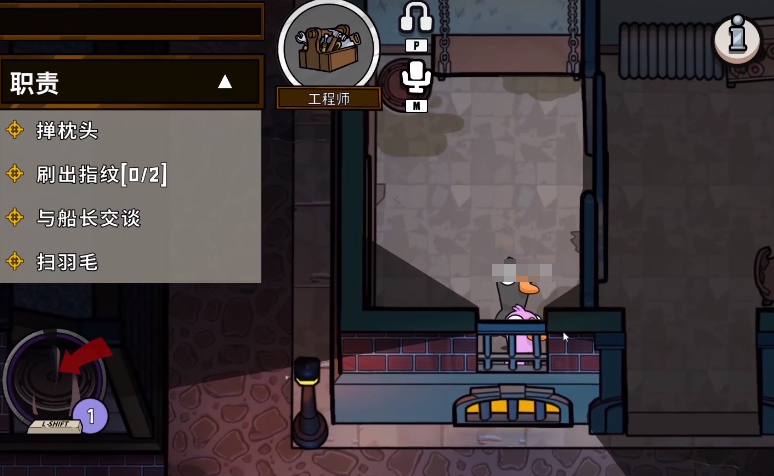774x476 pixels.
Task: Open the info button
Action: [x=738, y=38]
